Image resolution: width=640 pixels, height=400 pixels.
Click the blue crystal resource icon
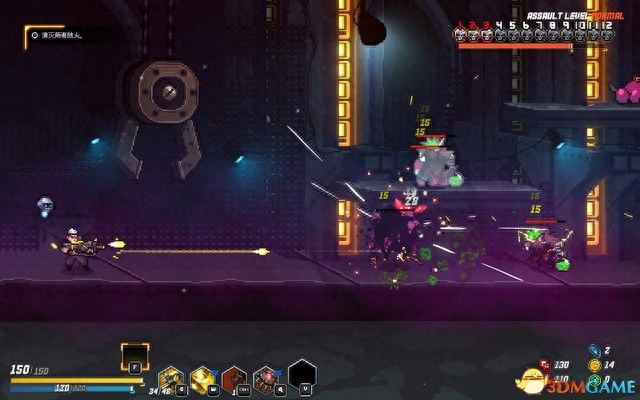[x=593, y=351]
